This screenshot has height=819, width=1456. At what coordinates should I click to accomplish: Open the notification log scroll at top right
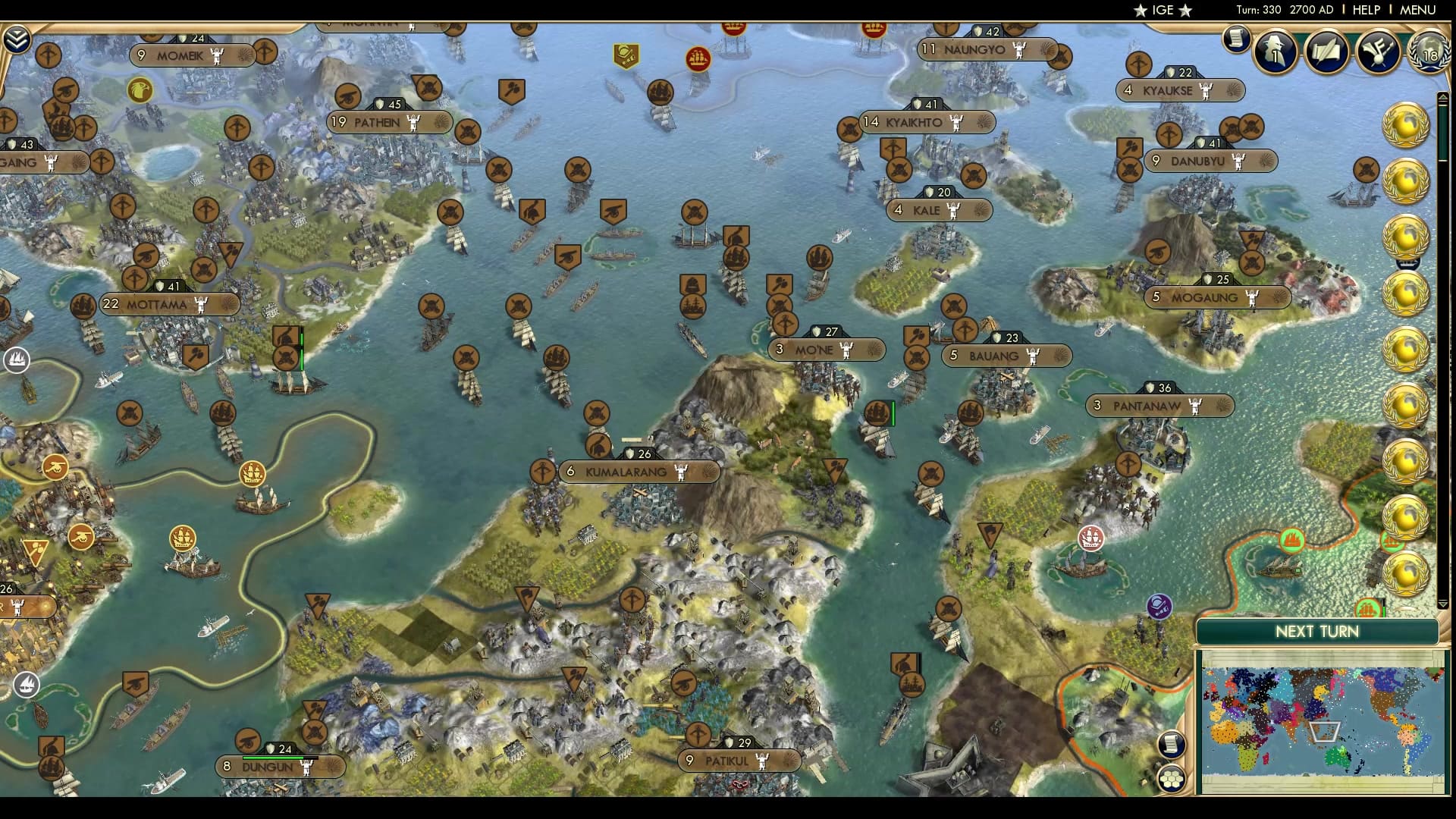coord(1236,39)
